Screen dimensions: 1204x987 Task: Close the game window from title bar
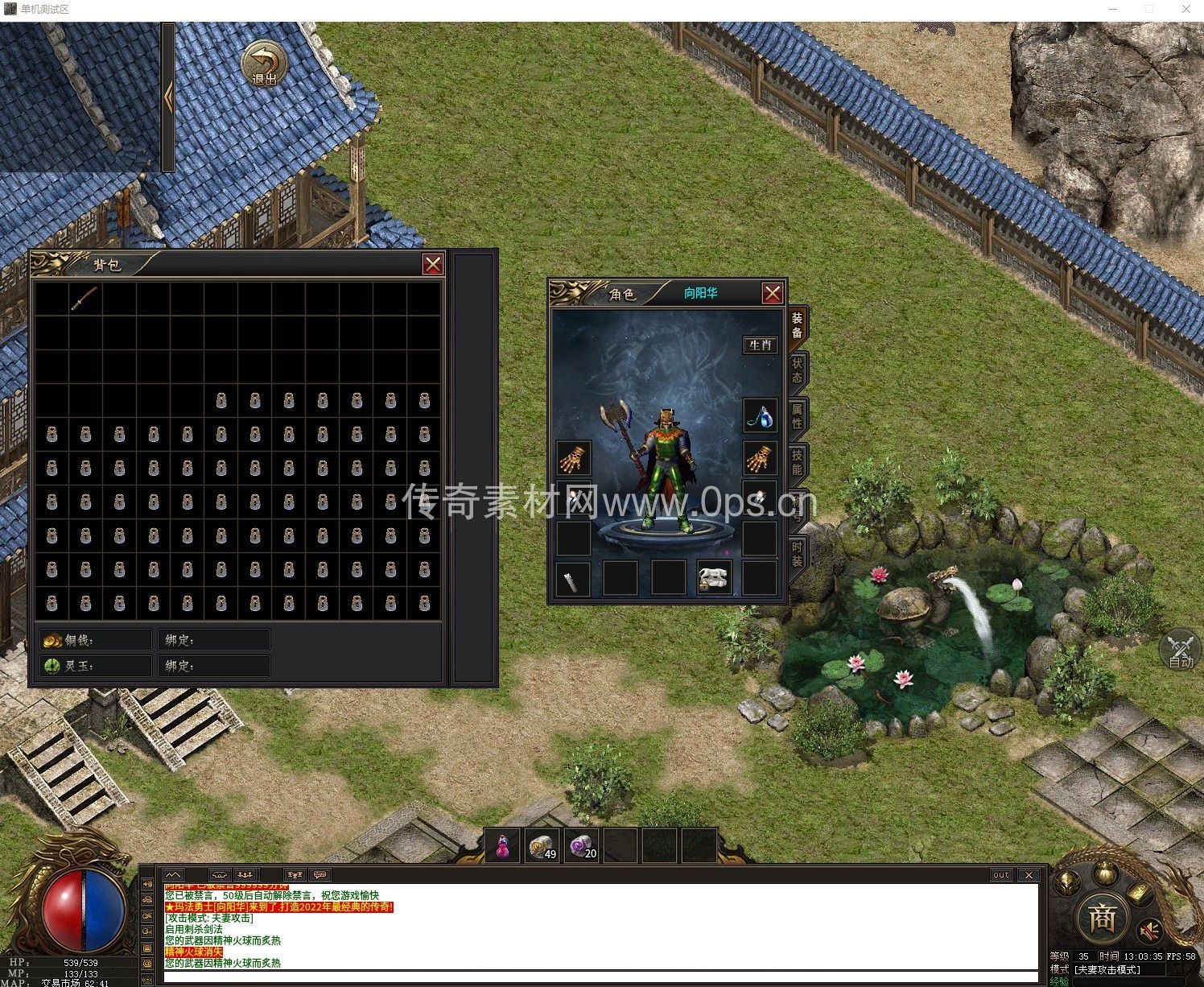click(1186, 9)
